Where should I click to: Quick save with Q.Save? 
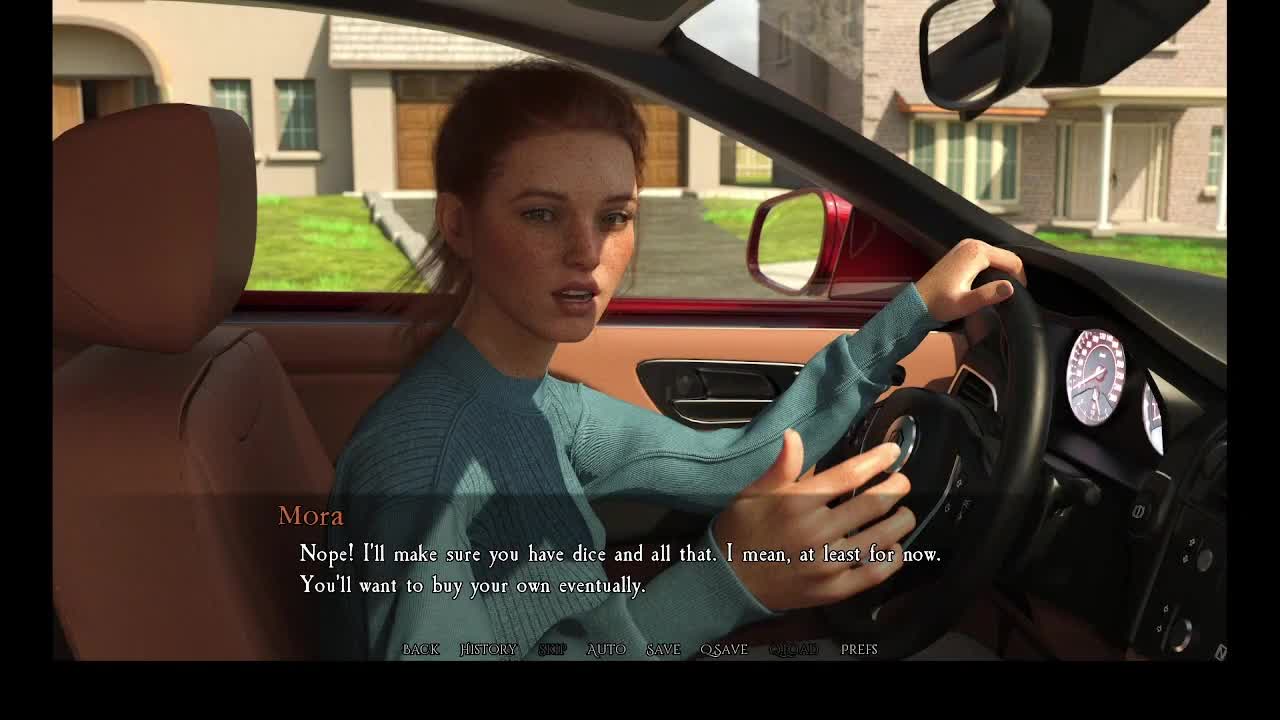click(724, 649)
